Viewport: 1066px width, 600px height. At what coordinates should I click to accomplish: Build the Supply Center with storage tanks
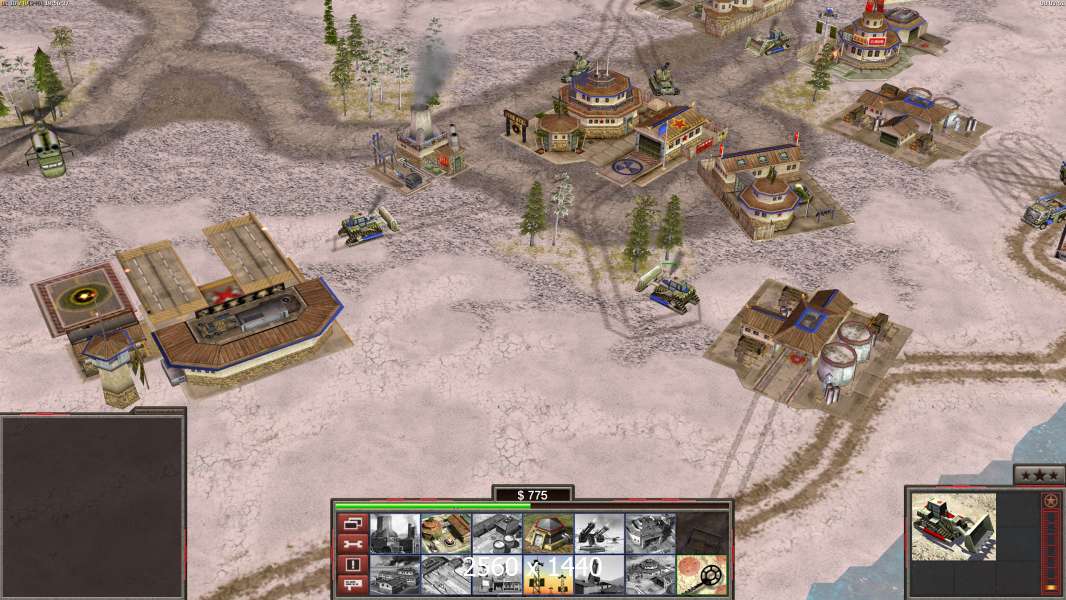click(x=497, y=534)
